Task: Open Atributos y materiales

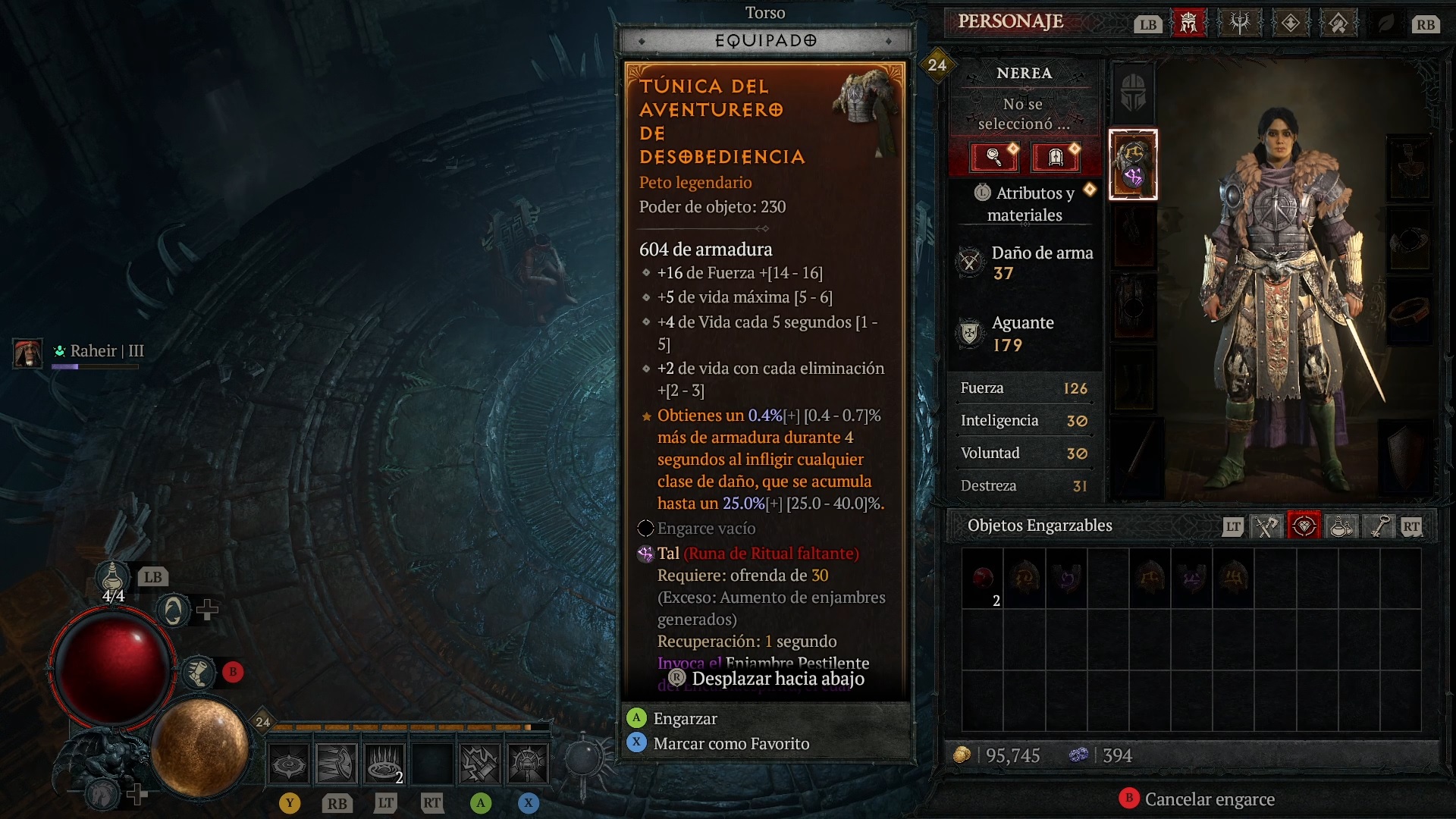Action: (x=1025, y=204)
